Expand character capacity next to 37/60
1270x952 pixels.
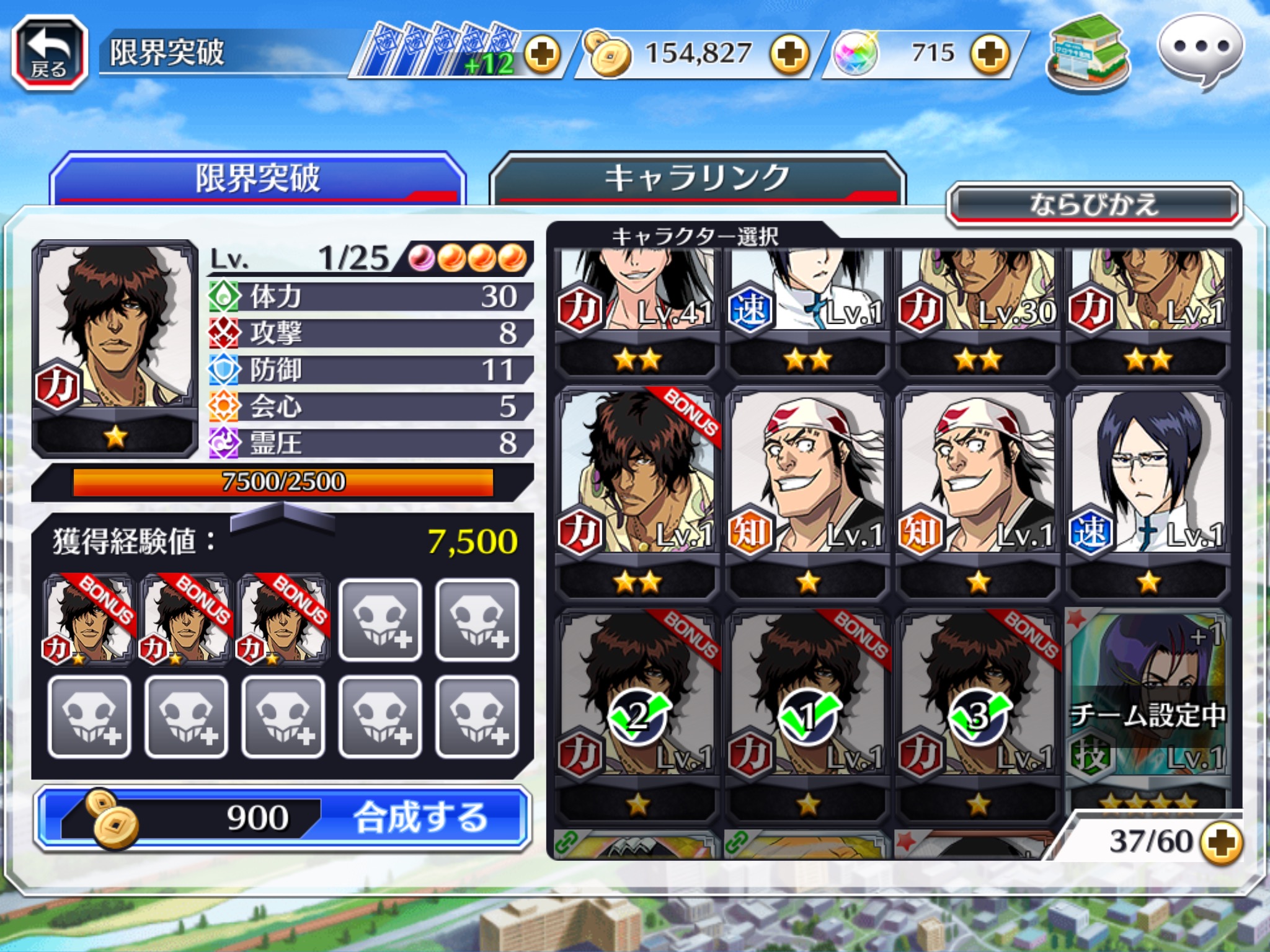1220,842
